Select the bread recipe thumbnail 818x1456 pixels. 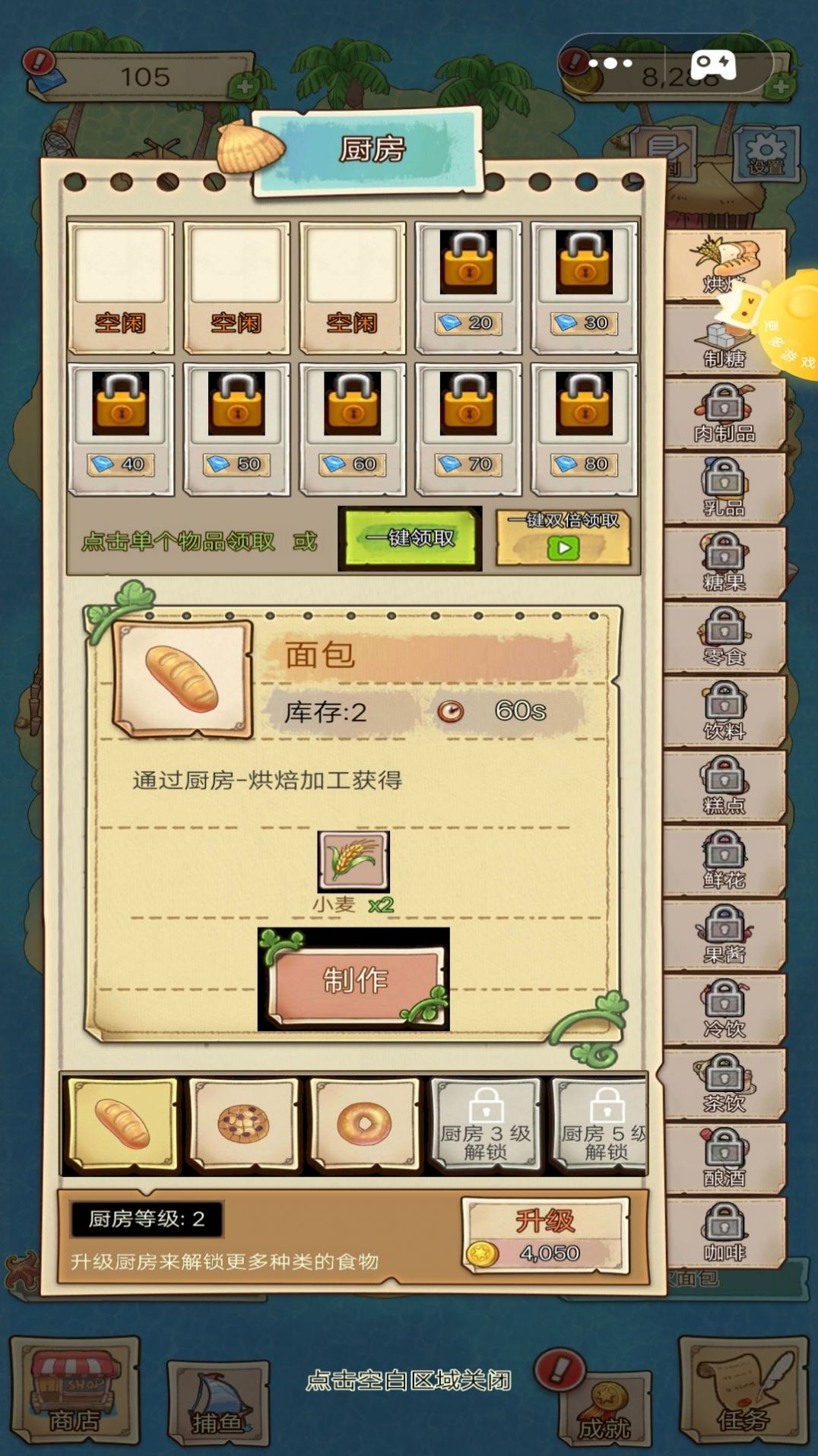tap(122, 1125)
